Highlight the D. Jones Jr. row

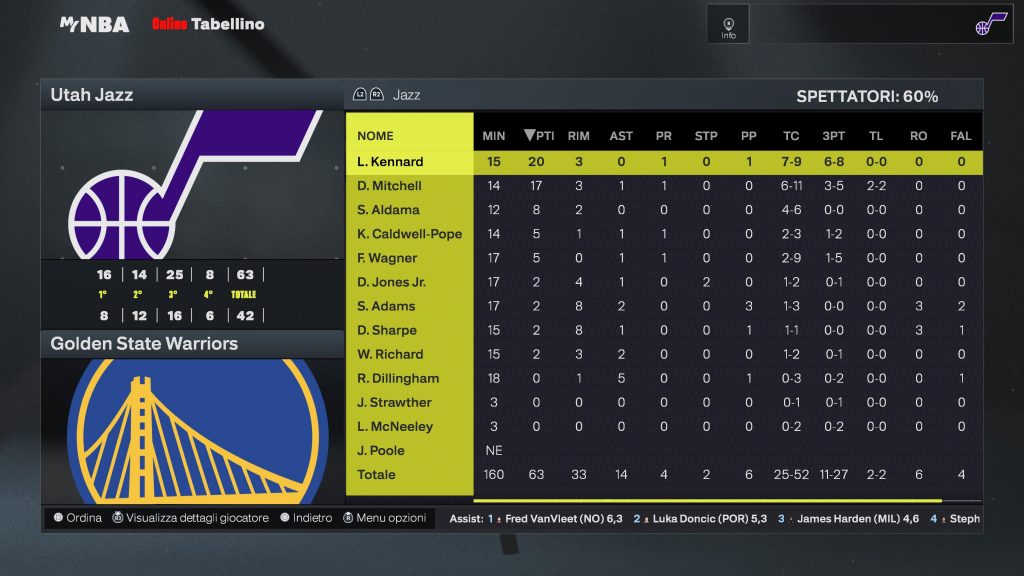point(393,282)
